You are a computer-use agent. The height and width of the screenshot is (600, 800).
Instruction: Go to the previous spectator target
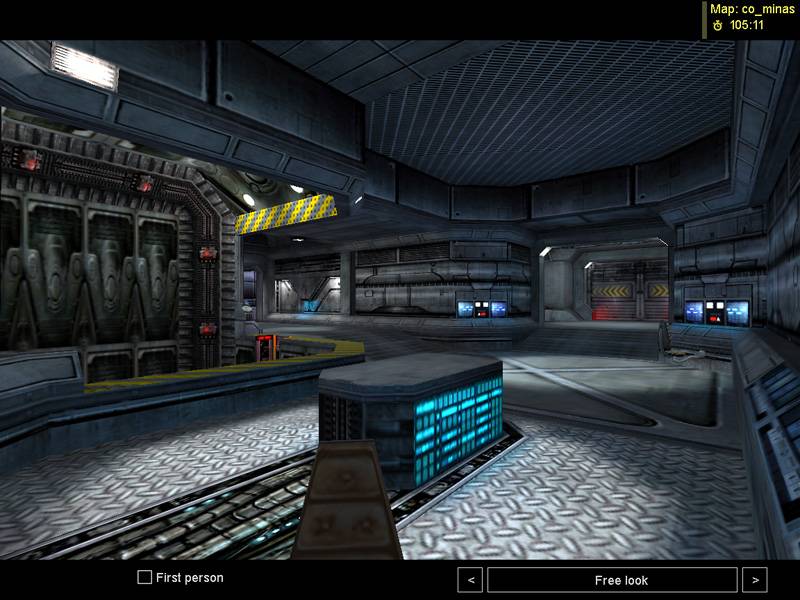470,580
